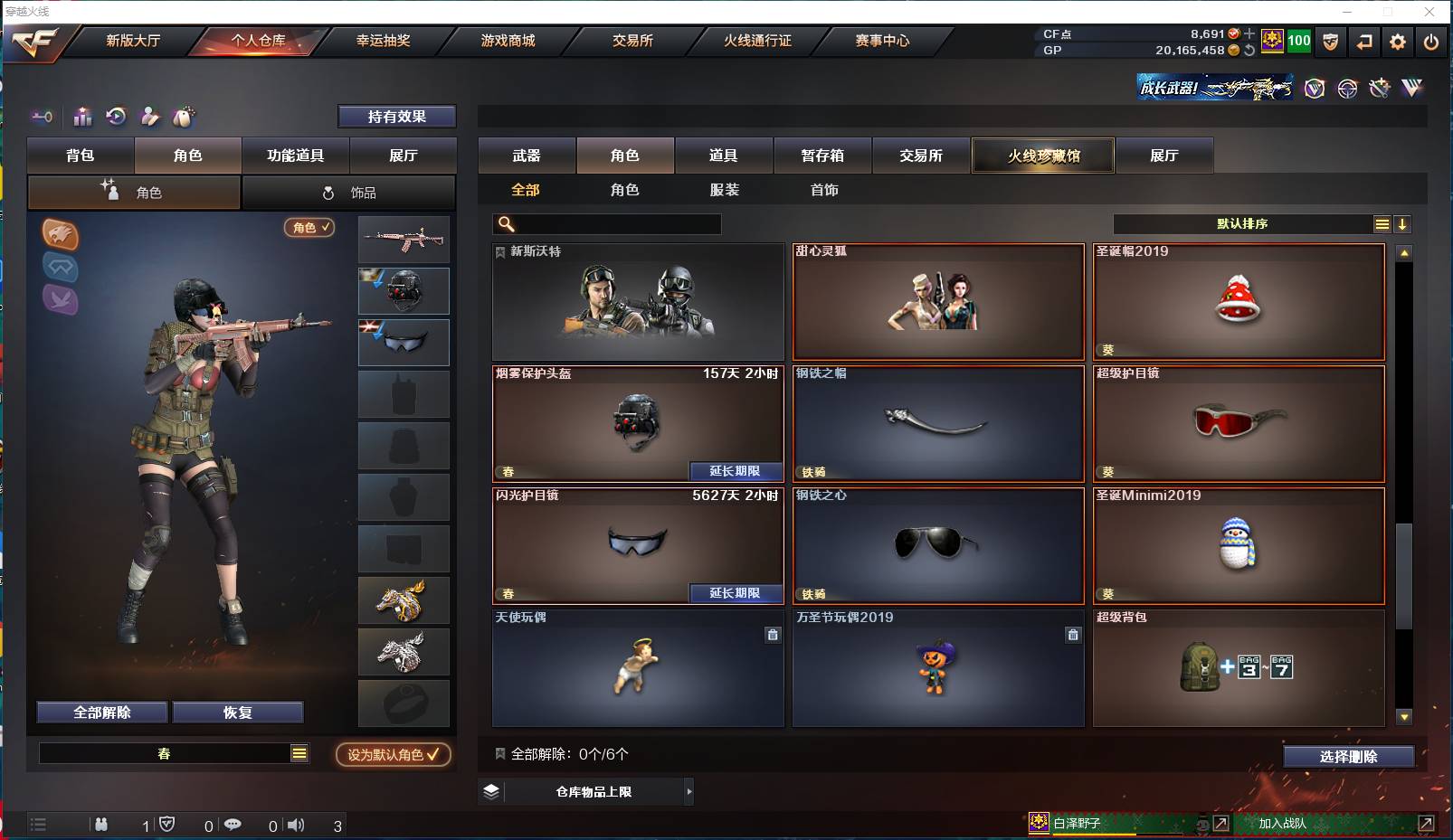
Task: Open the ranking stats icon with the star
Action: pyautogui.click(x=82, y=117)
